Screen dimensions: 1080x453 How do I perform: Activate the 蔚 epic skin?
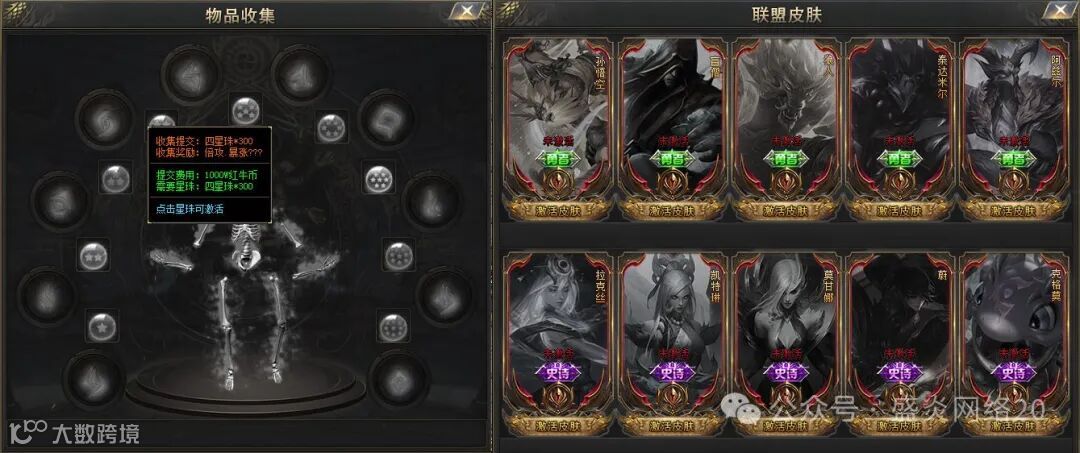899,422
